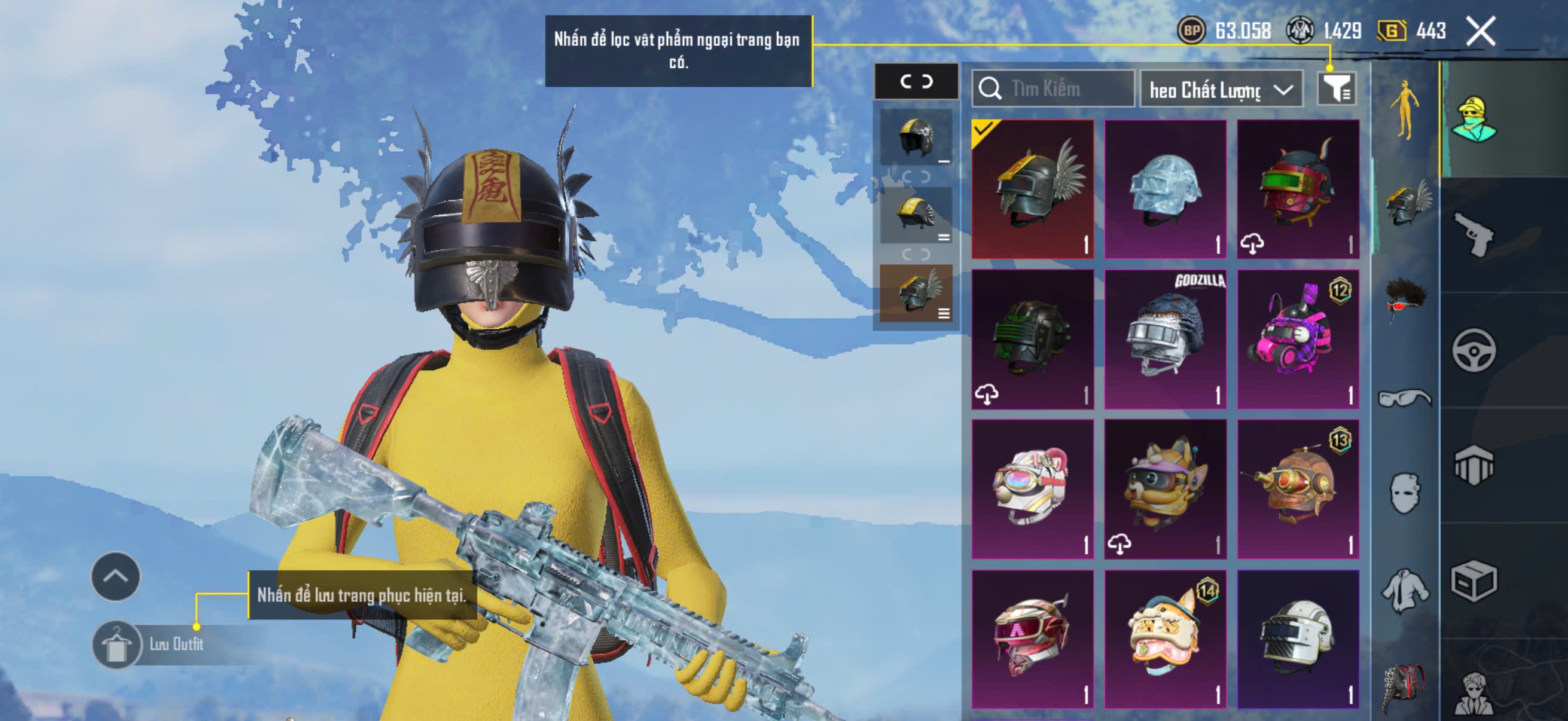Open the pistol weapon skins tab
This screenshot has height=721, width=1568.
pos(1474,236)
